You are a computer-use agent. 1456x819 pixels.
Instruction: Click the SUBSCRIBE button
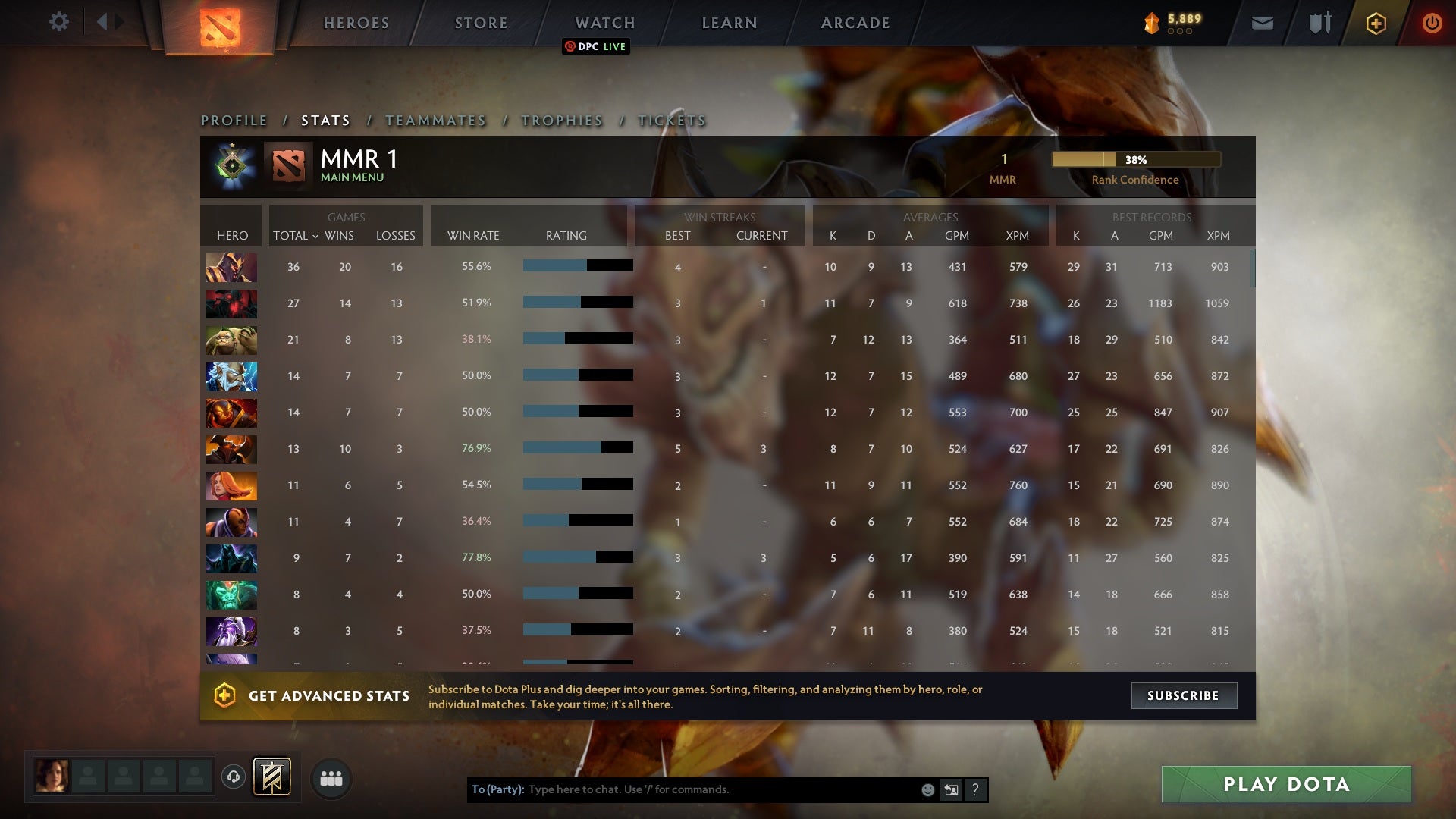pyautogui.click(x=1184, y=695)
